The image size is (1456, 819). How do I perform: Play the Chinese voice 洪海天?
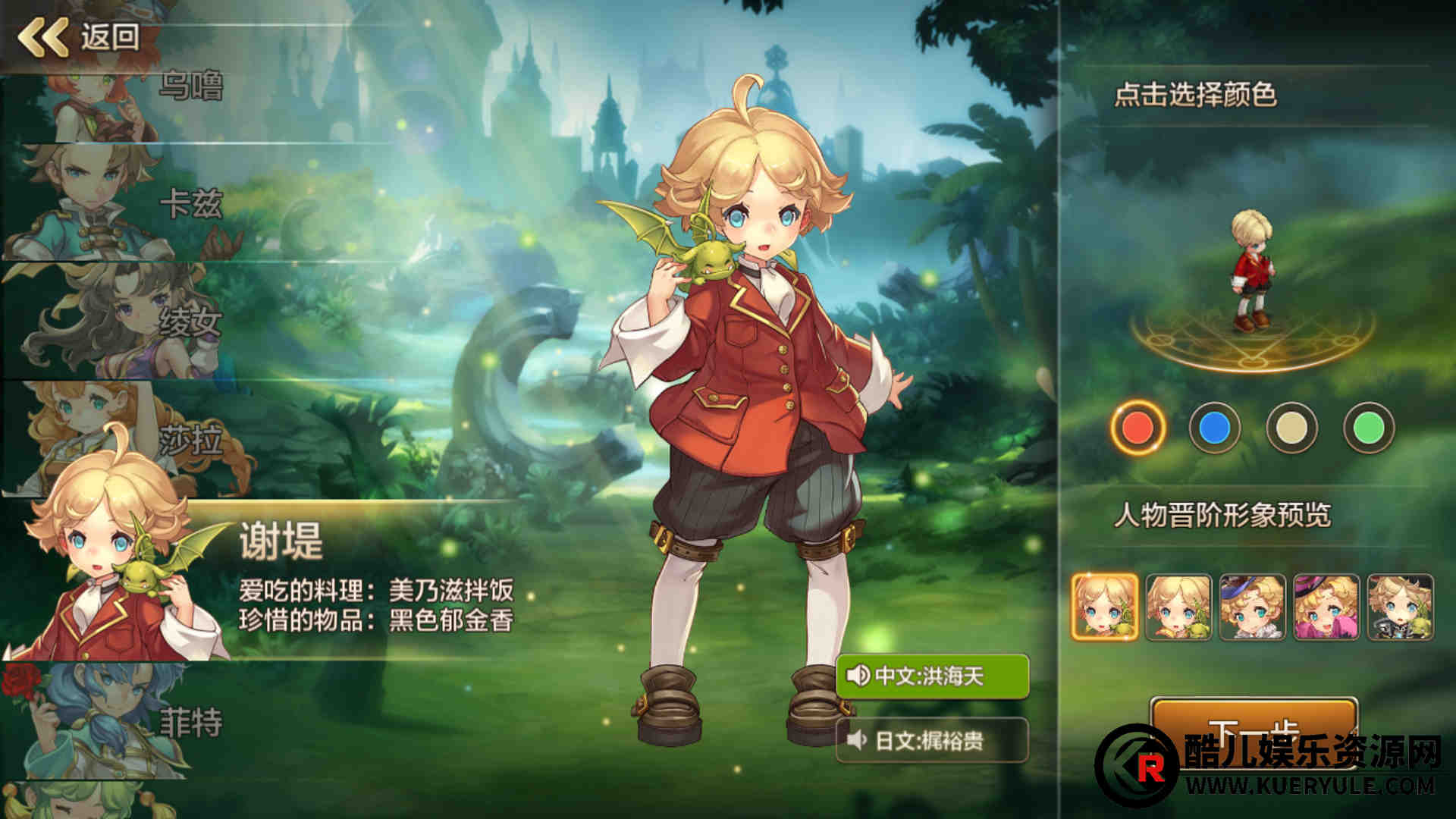932,675
